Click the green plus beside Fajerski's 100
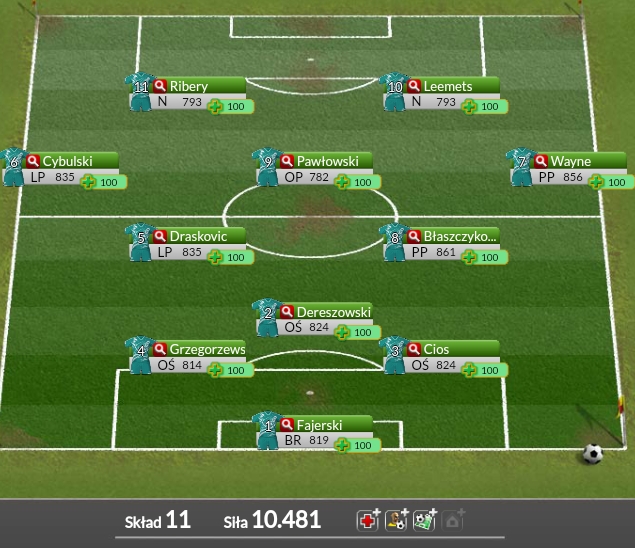The image size is (635, 548). 343,445
